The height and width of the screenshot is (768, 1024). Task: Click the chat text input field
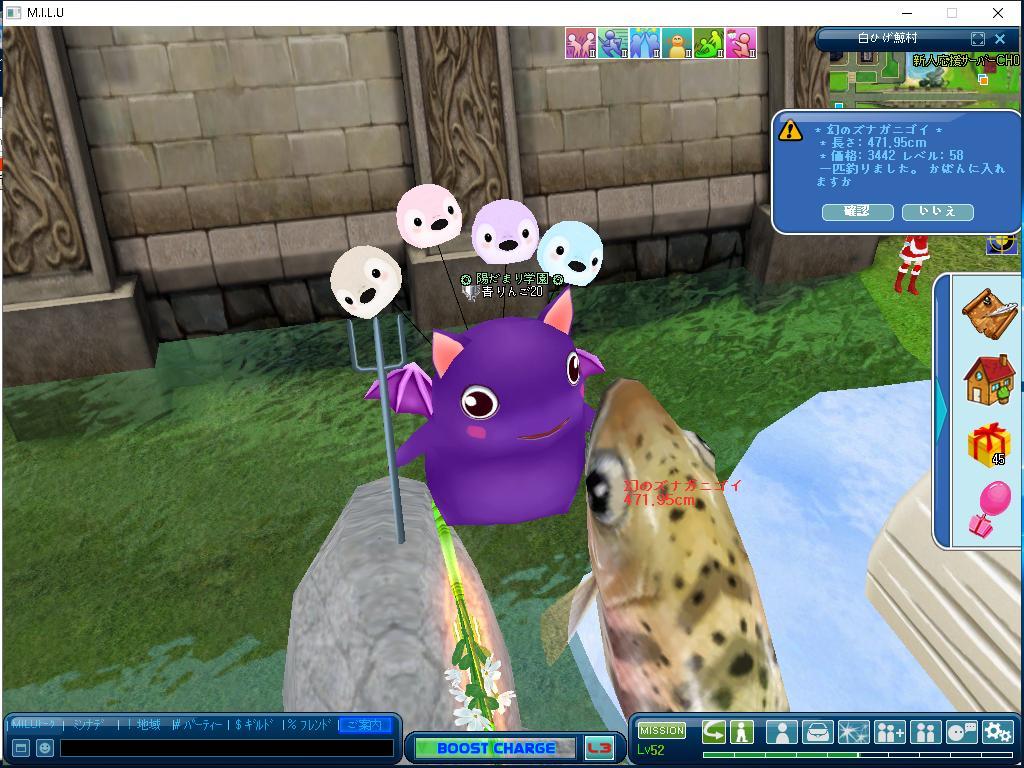click(226, 747)
